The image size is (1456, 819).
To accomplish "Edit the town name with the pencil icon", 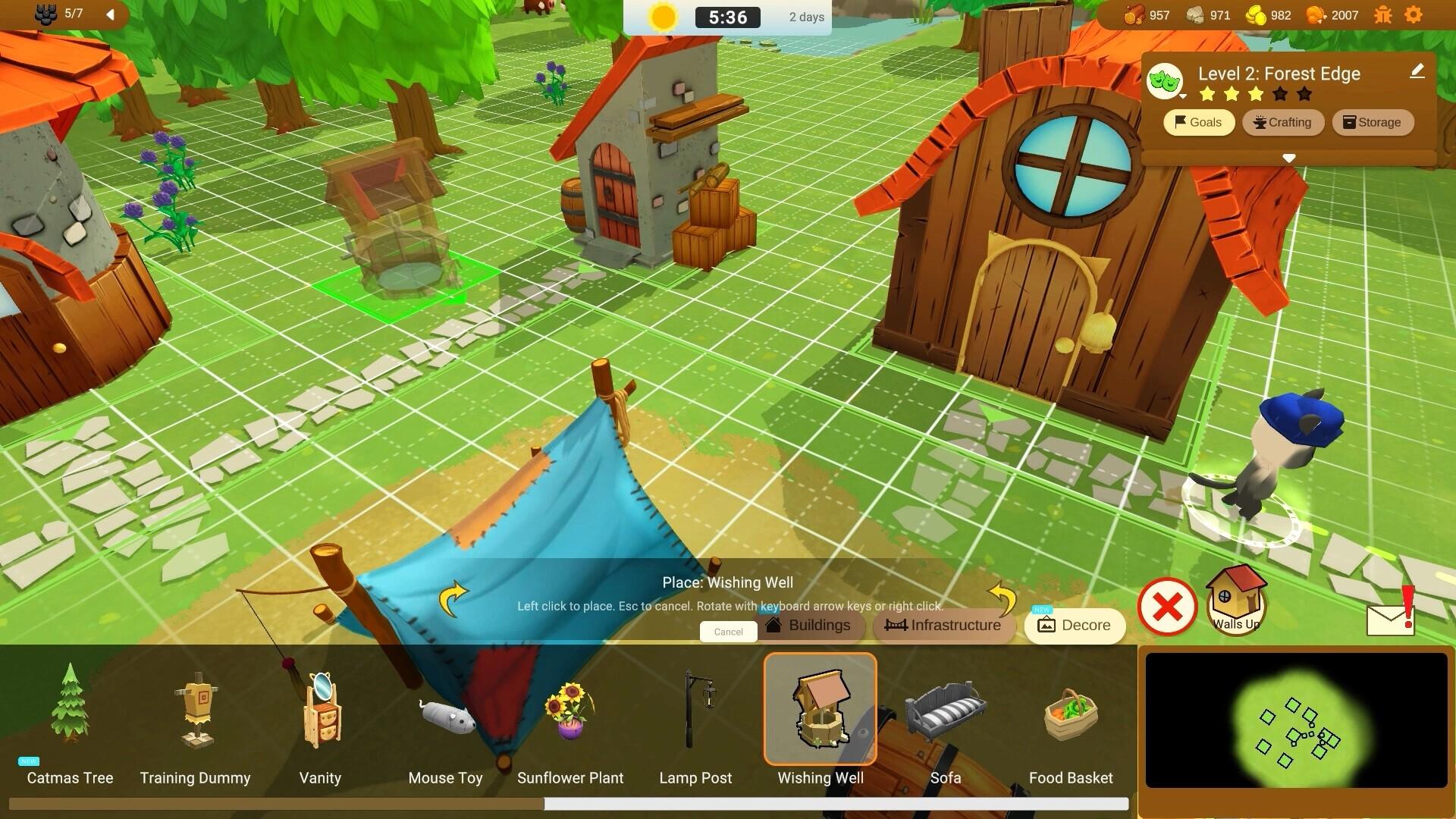I will (x=1417, y=72).
